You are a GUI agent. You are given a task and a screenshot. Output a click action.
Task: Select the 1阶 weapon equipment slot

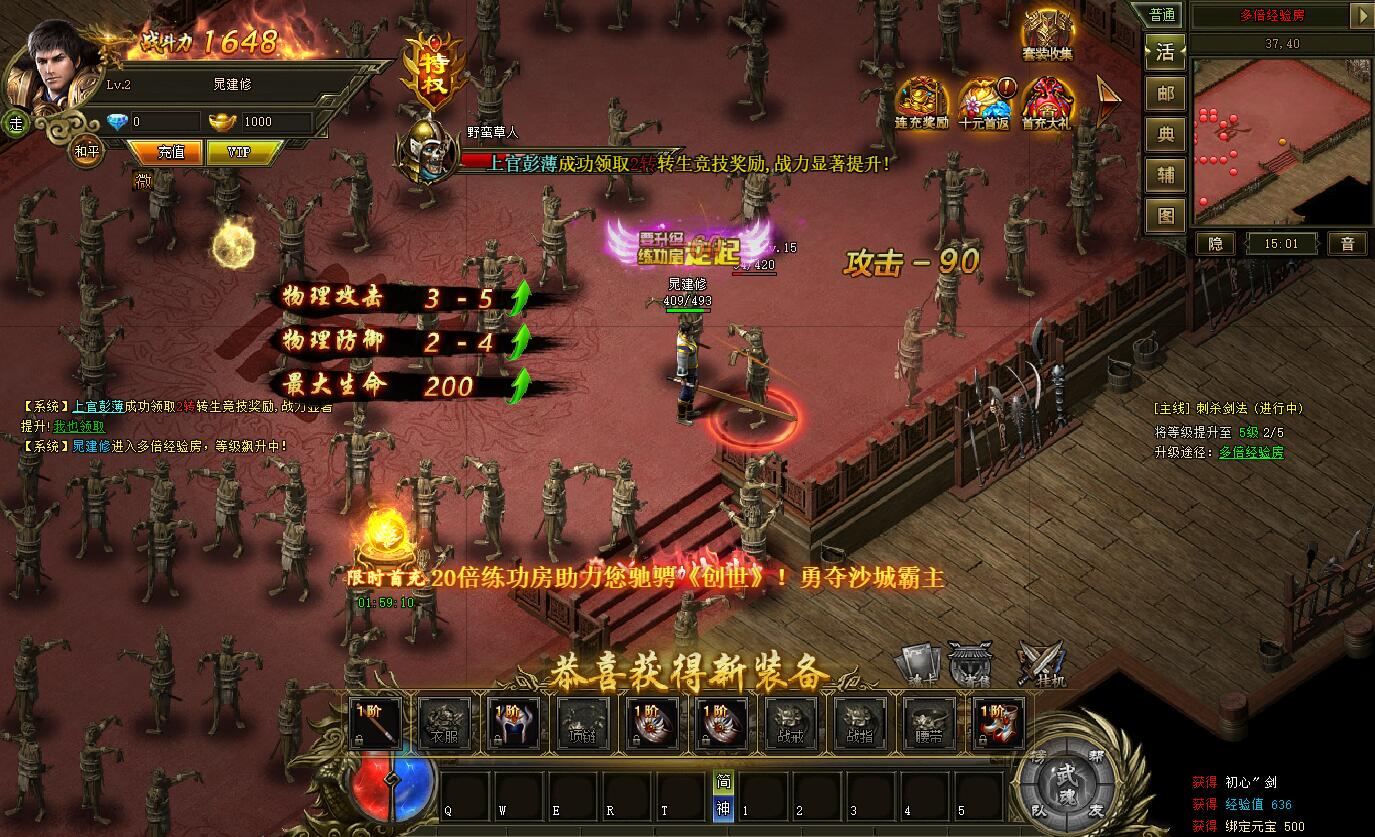[374, 724]
